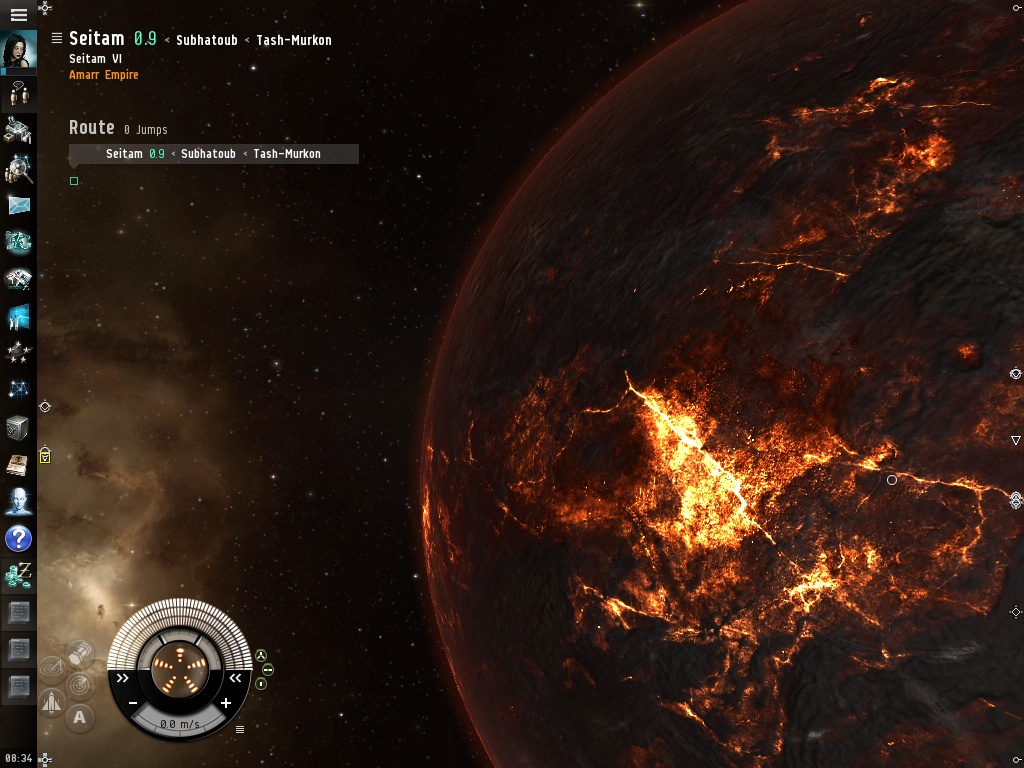The height and width of the screenshot is (768, 1024).
Task: Click the tactical overlay ship button
Action: (51, 702)
